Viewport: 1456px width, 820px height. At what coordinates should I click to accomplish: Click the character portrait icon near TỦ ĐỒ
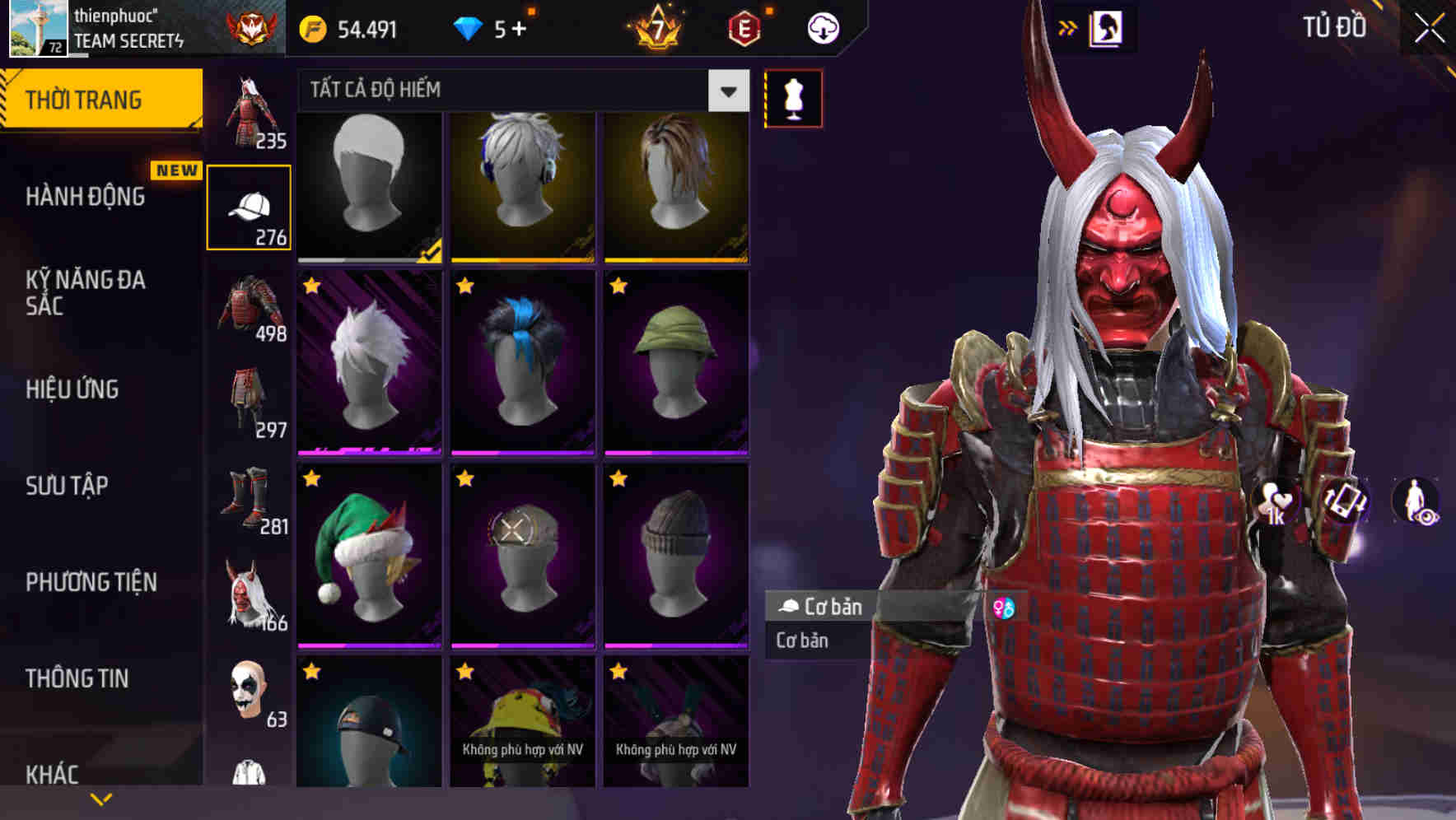tap(1108, 27)
